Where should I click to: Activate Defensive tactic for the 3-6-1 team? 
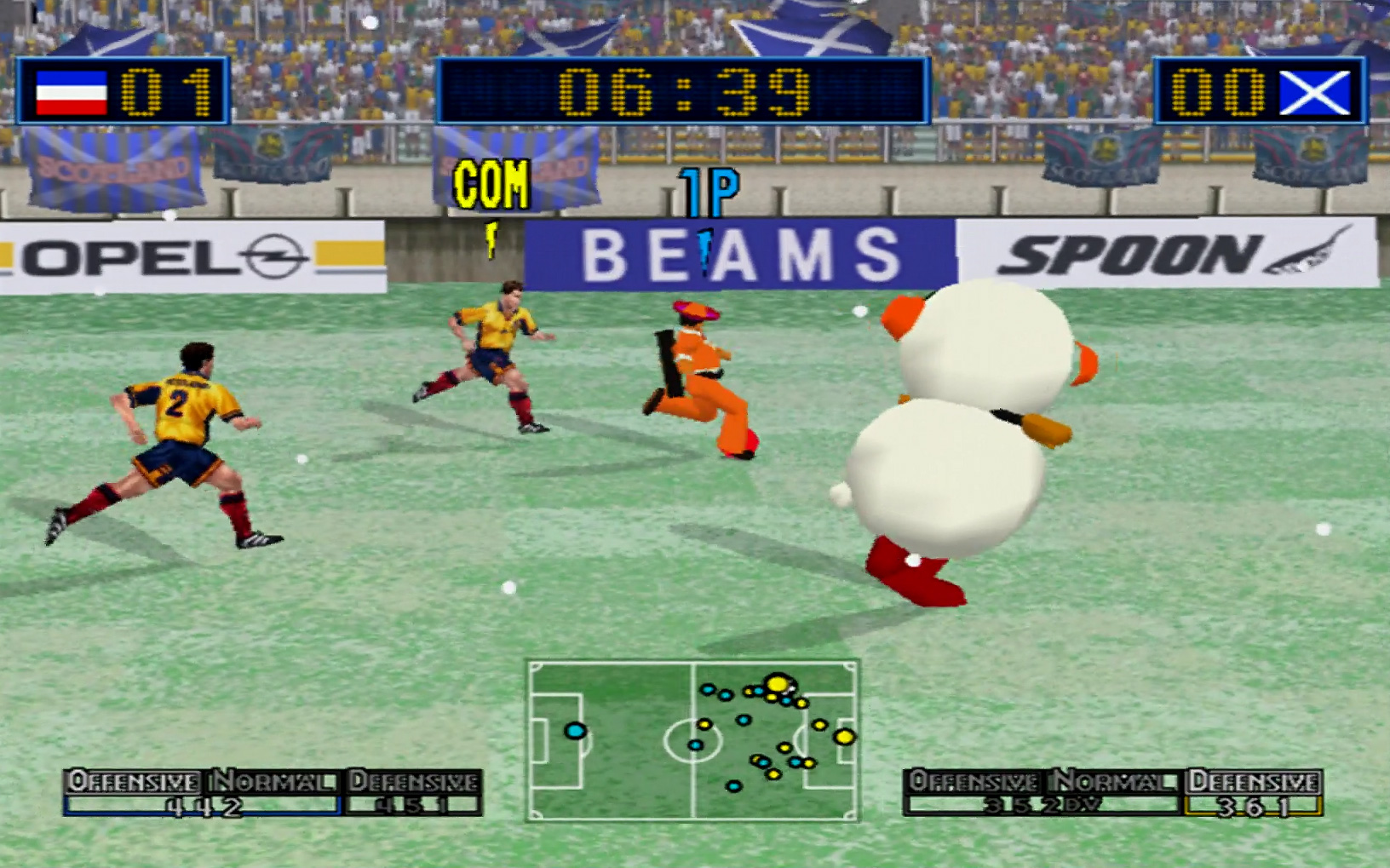pos(1253,780)
